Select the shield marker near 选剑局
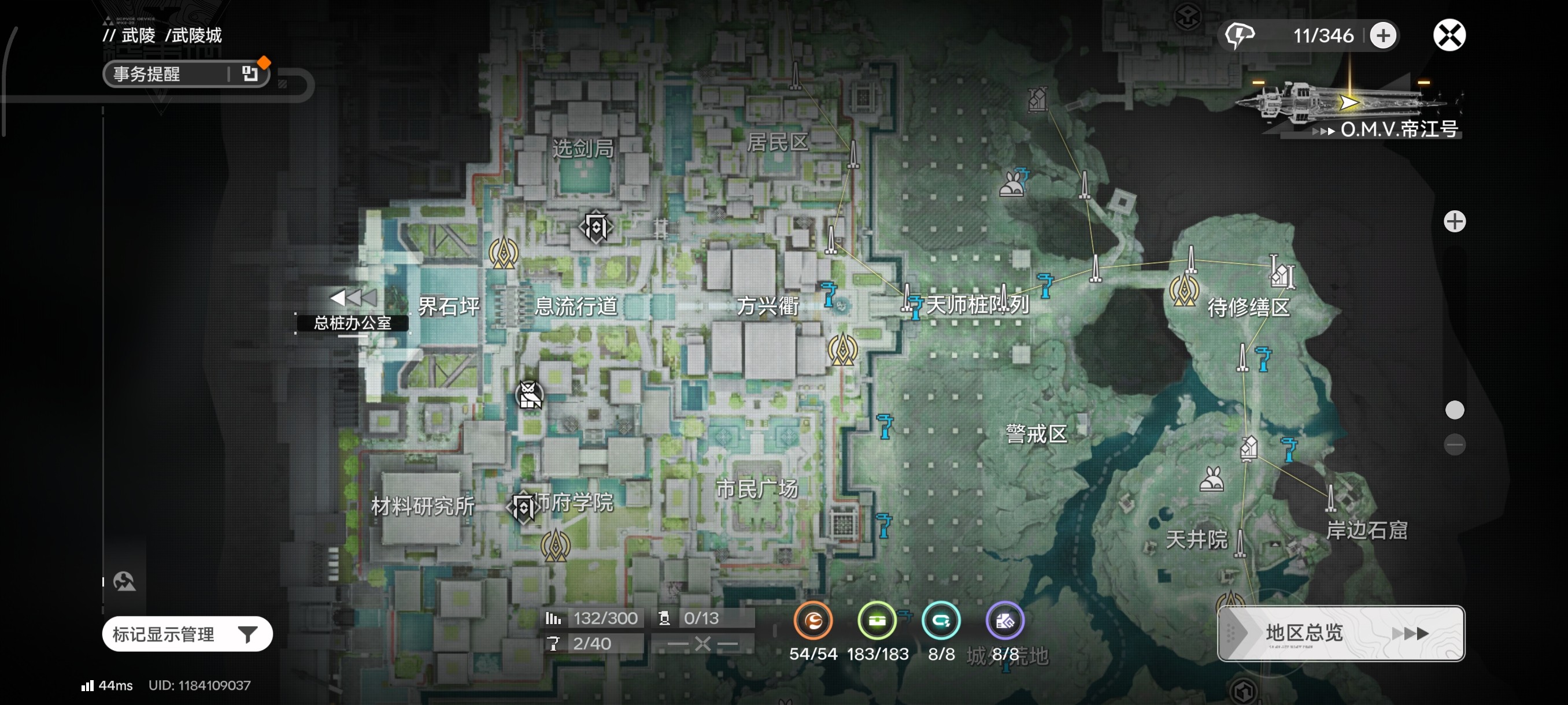 click(596, 228)
